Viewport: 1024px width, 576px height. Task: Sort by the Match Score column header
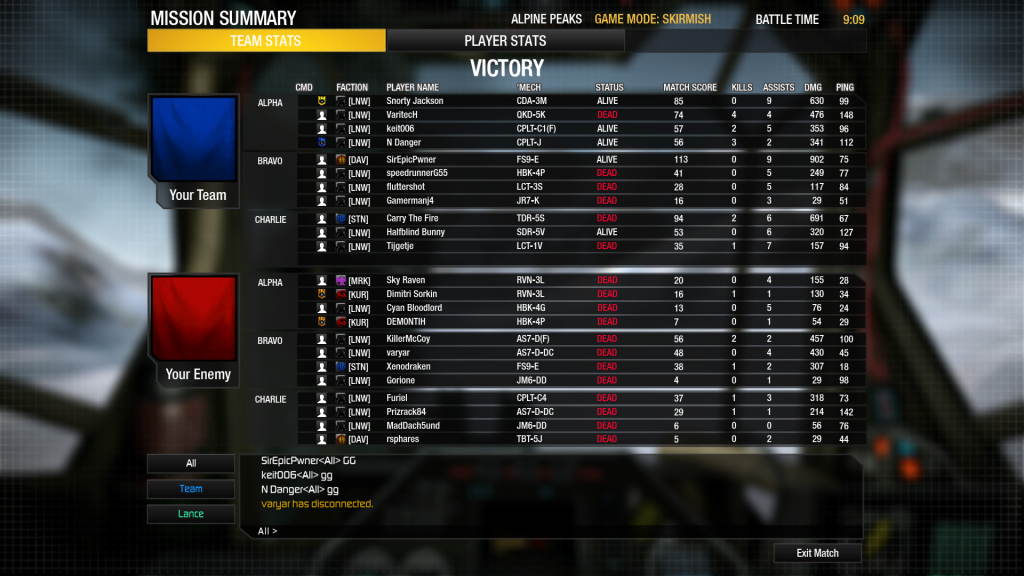pos(690,88)
